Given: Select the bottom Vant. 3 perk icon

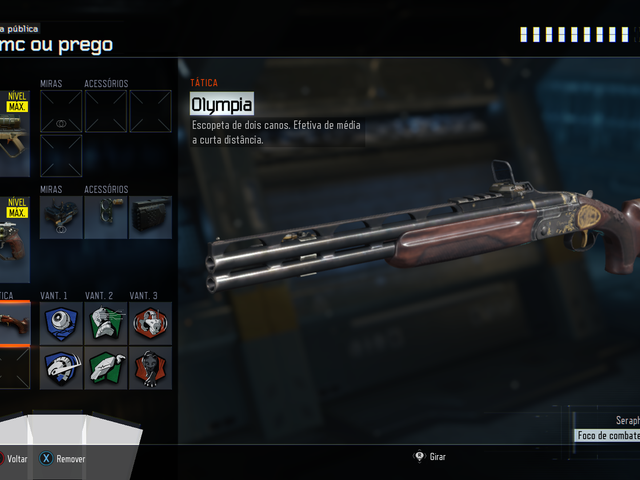Looking at the screenshot, I should (x=150, y=368).
